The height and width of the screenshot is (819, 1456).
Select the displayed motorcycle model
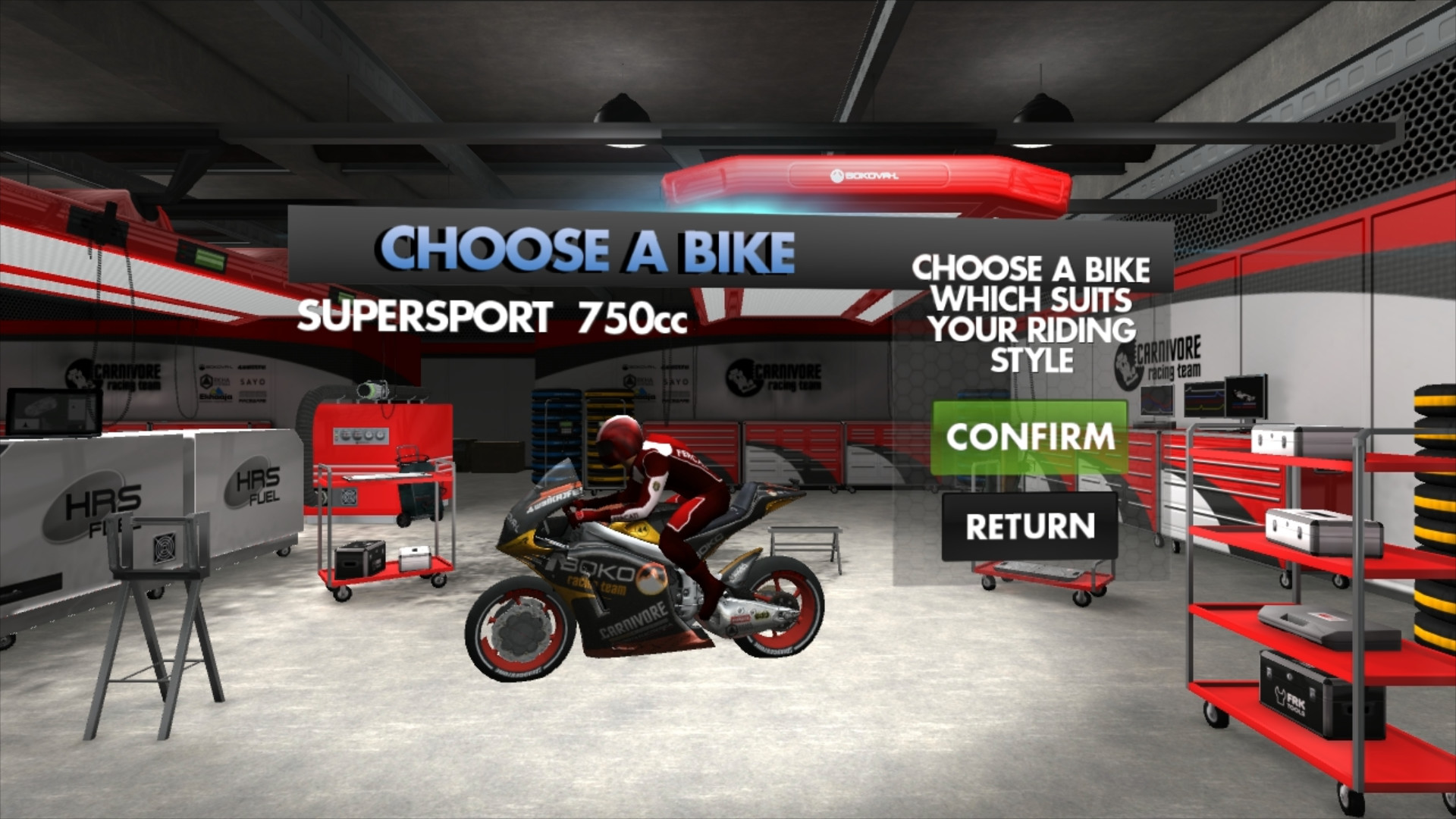tap(645, 584)
